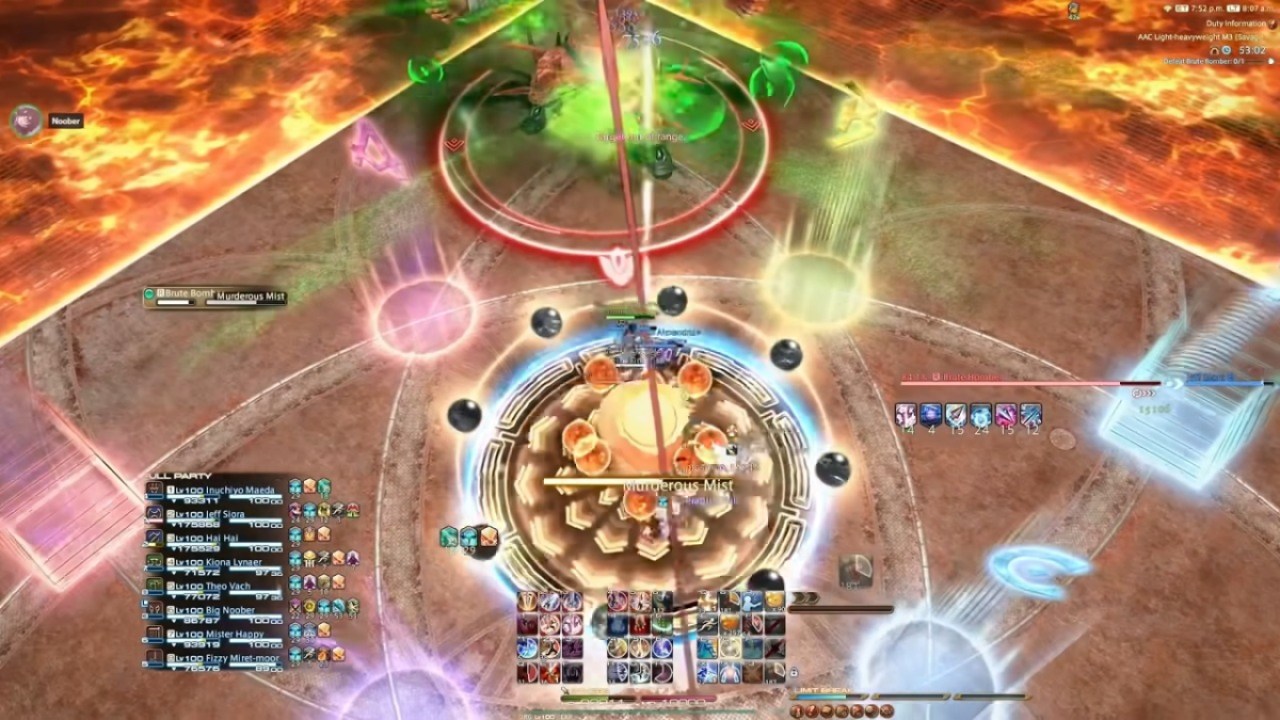Screen dimensions: 1280x720
Task: Toggle the hotbar lock padlock
Action: (792, 673)
